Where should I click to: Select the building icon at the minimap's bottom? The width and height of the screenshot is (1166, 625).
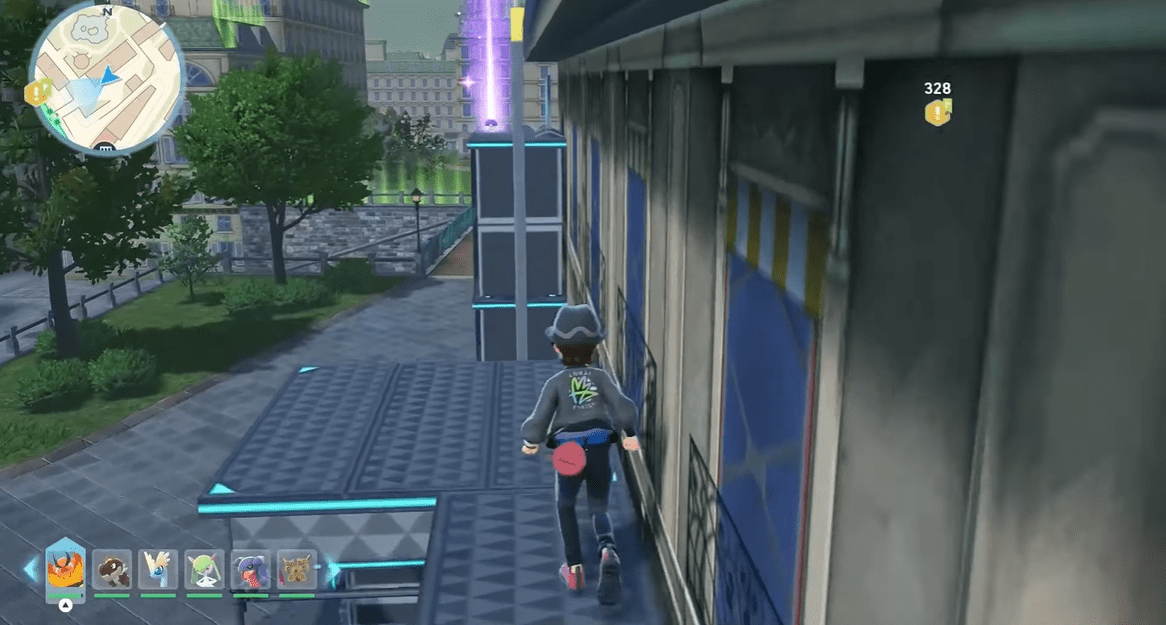coord(102,149)
